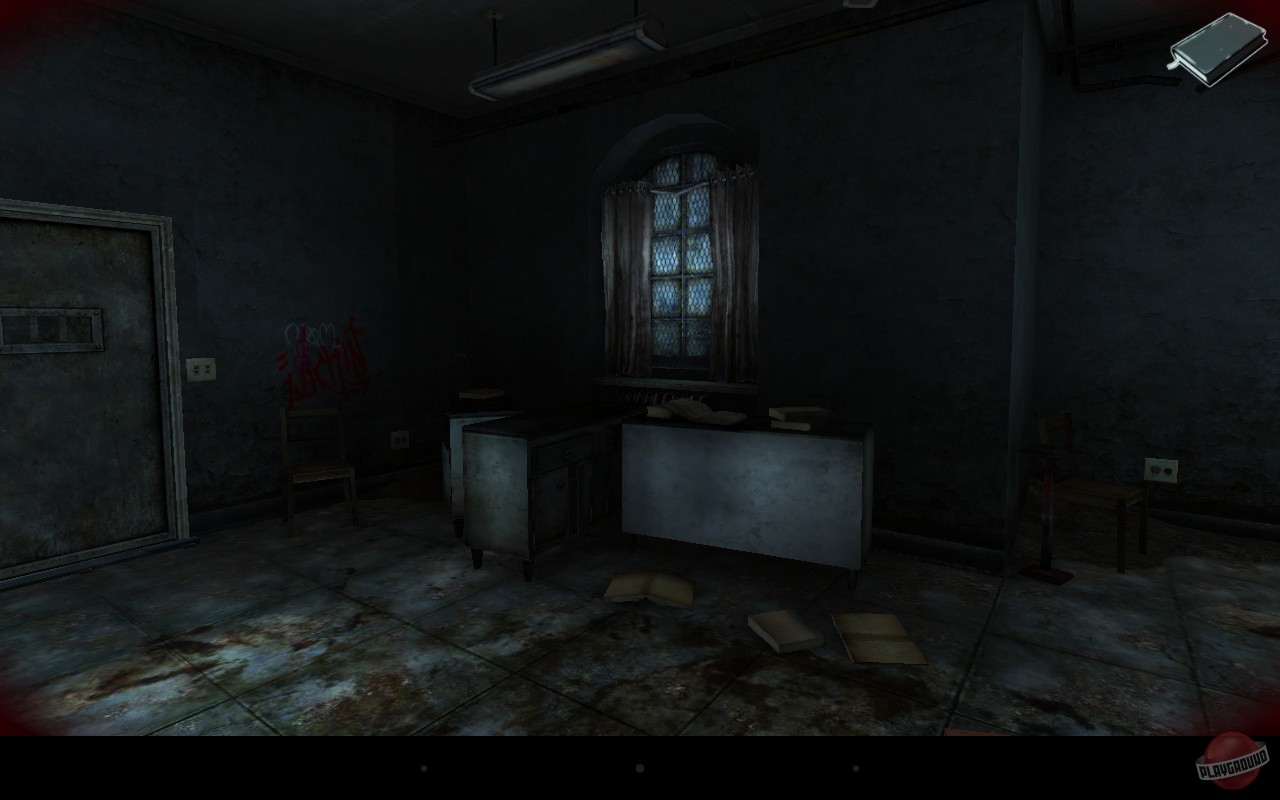Click the bookmark ribbon on the journal icon
This screenshot has width=1280, height=800.
point(1170,65)
